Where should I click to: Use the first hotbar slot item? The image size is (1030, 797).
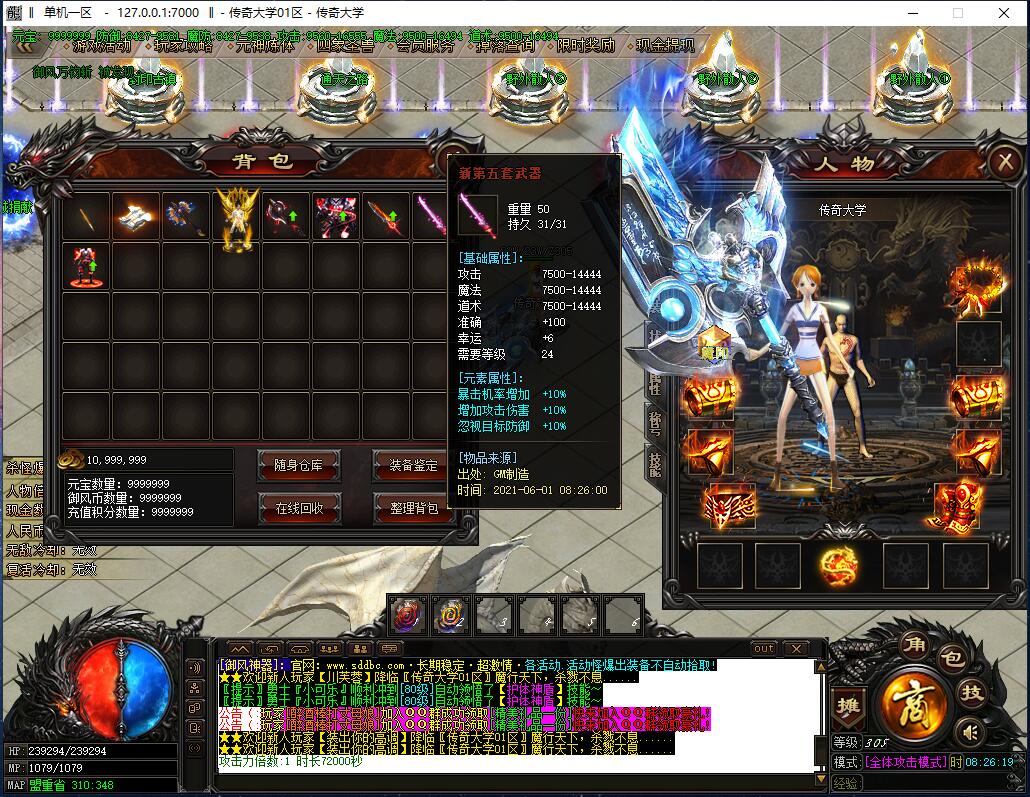(x=408, y=615)
